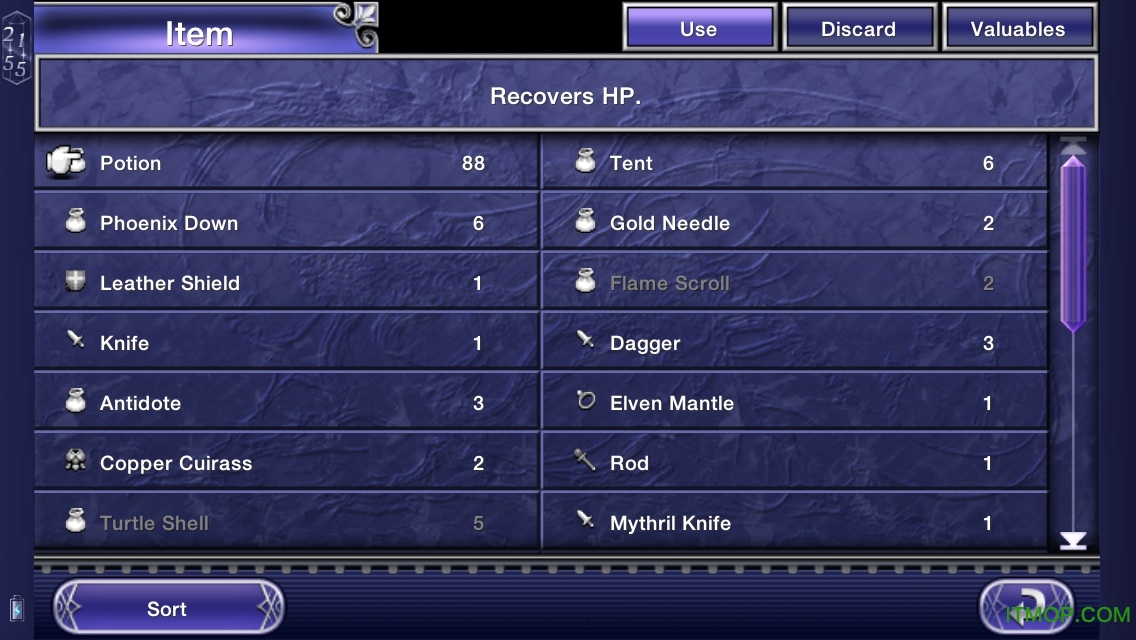Select the Turtle Shell row
Screen dimensions: 1136x640
286,522
